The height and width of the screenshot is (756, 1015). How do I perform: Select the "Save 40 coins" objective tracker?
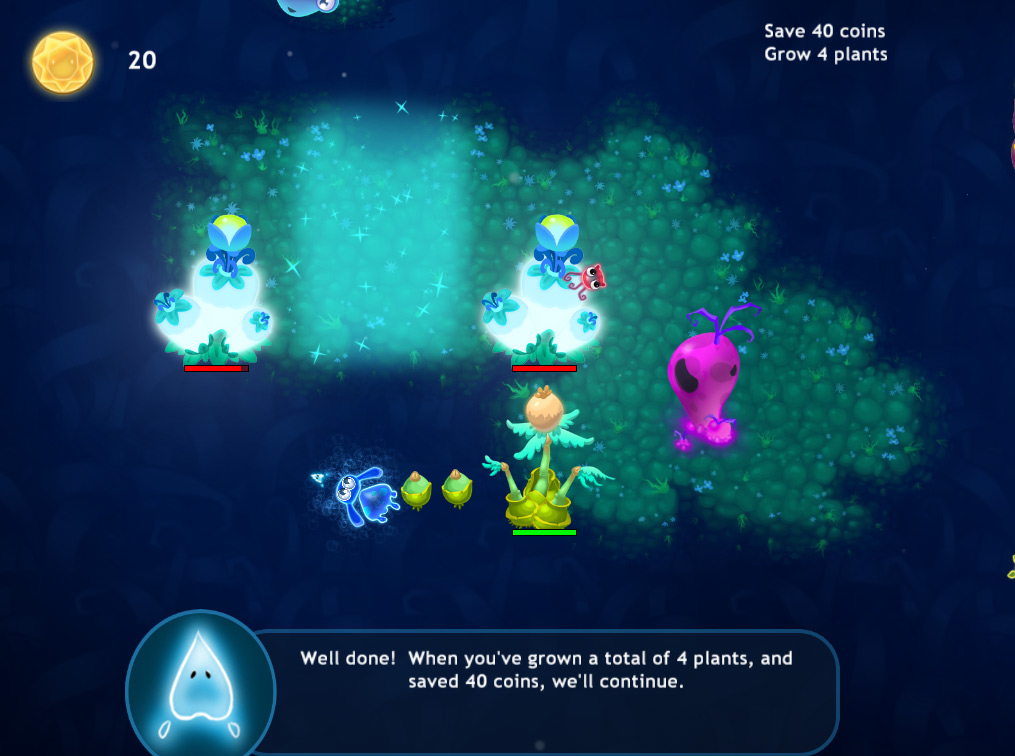pyautogui.click(x=824, y=31)
